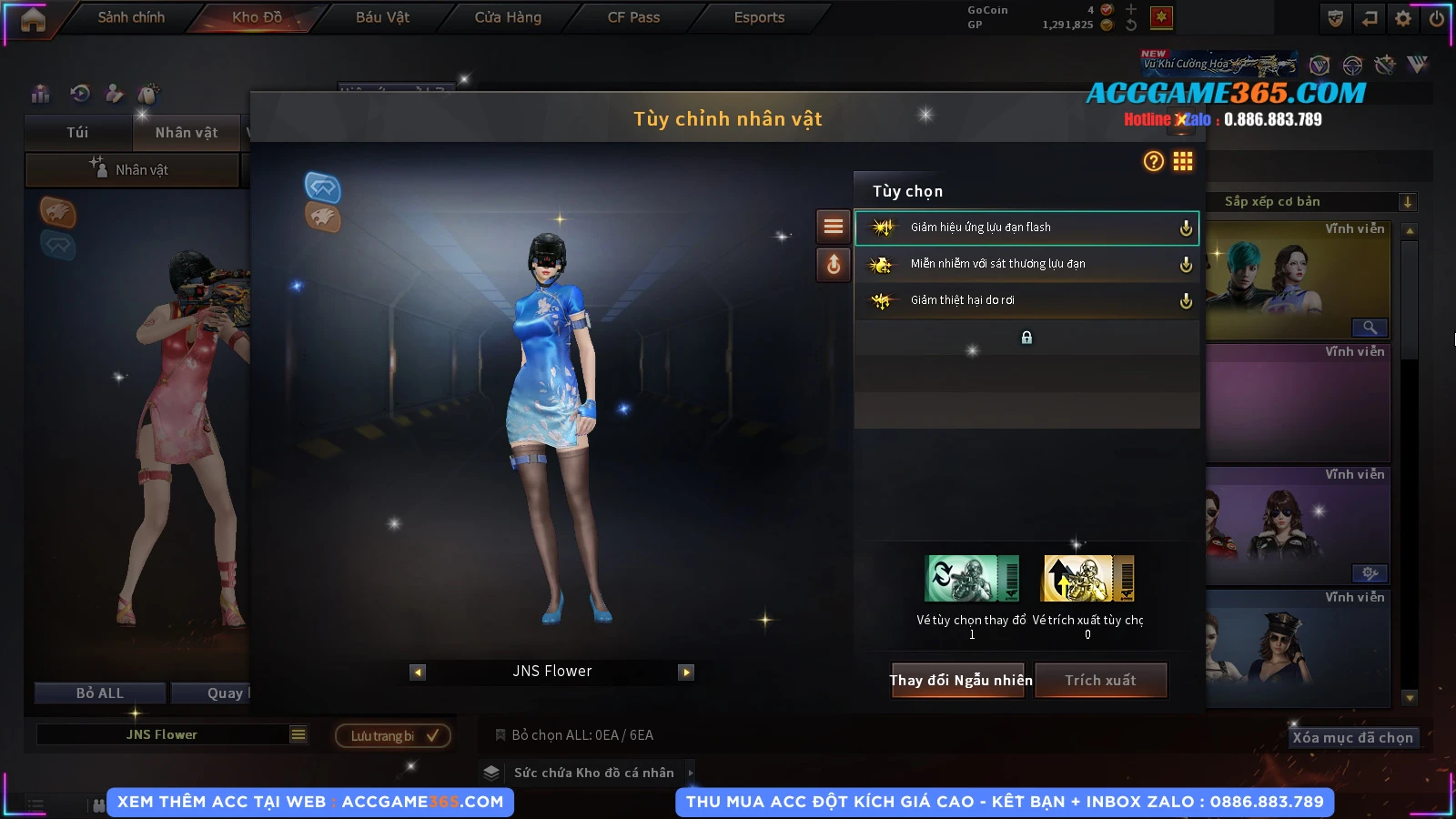Screen dimensions: 1456x819
Task: Go to the CF Pass tab
Action: click(x=633, y=17)
